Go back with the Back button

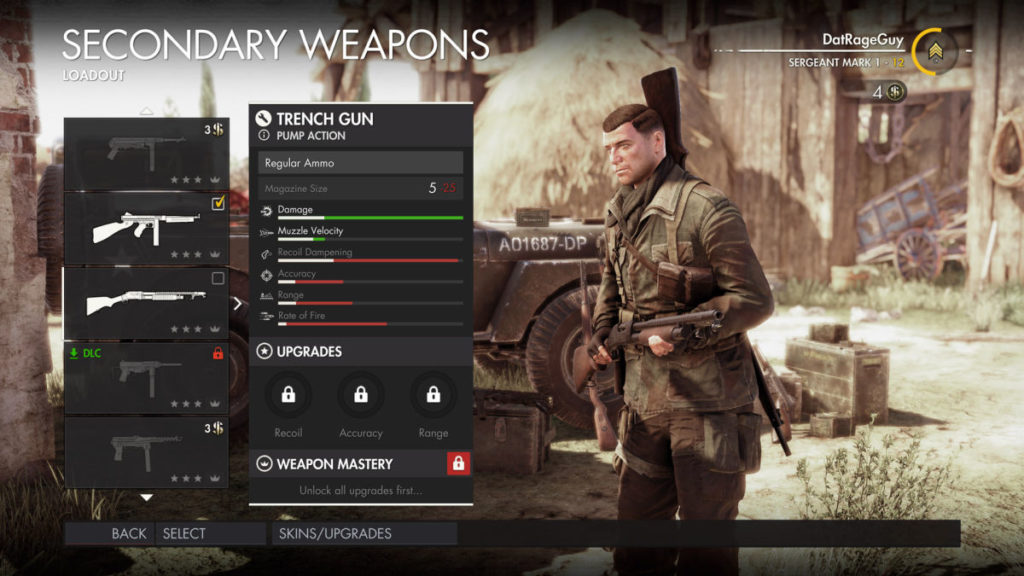pyautogui.click(x=128, y=533)
